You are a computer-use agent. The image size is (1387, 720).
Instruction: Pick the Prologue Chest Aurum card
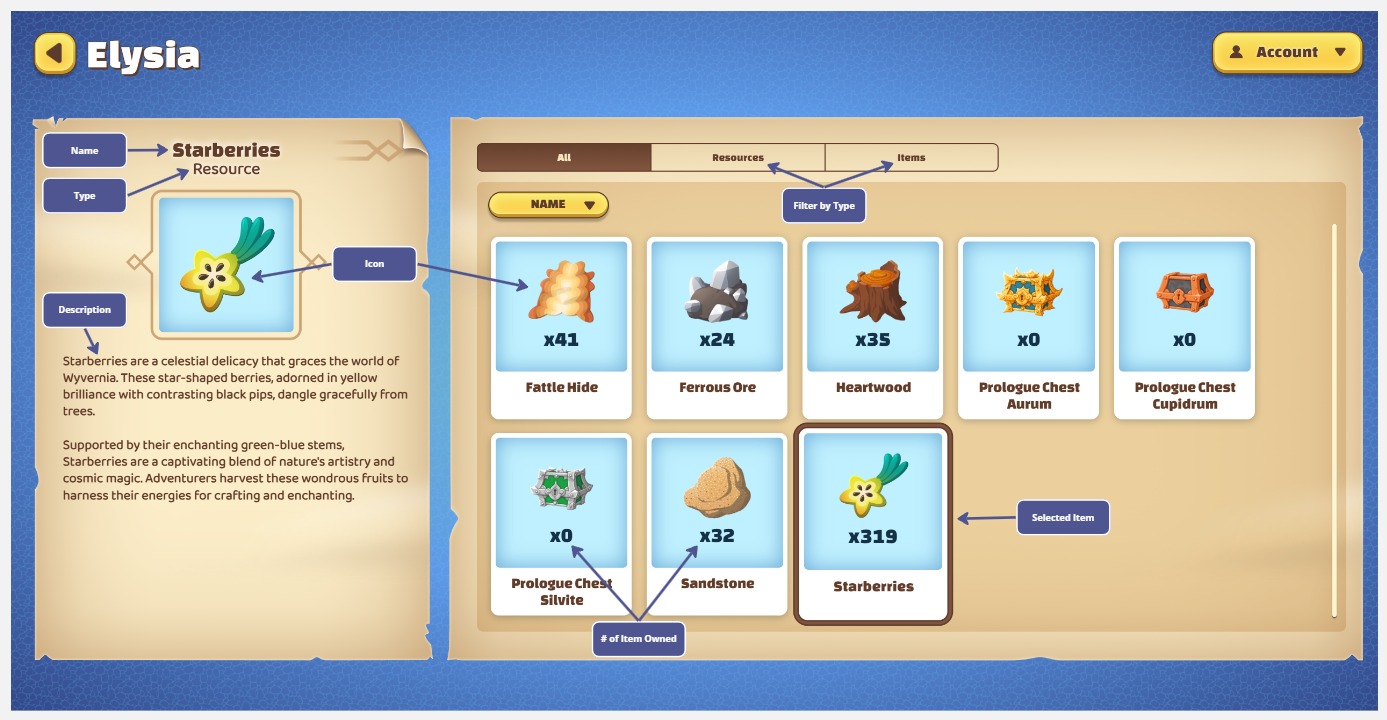point(1028,326)
